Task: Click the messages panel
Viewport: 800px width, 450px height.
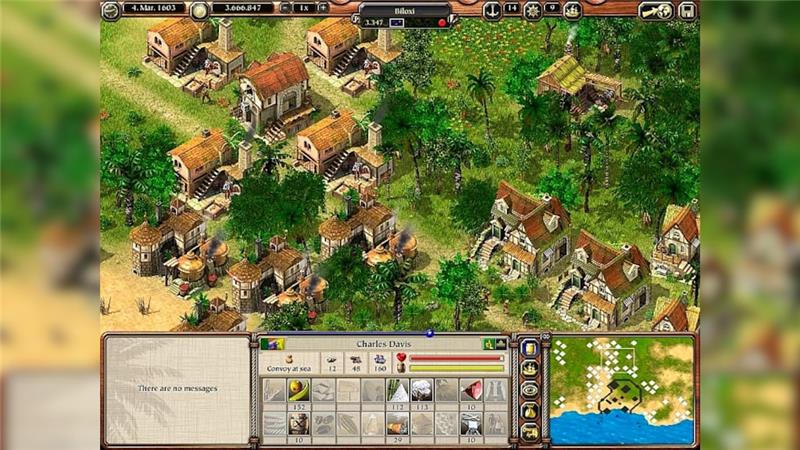Action: click(x=176, y=389)
